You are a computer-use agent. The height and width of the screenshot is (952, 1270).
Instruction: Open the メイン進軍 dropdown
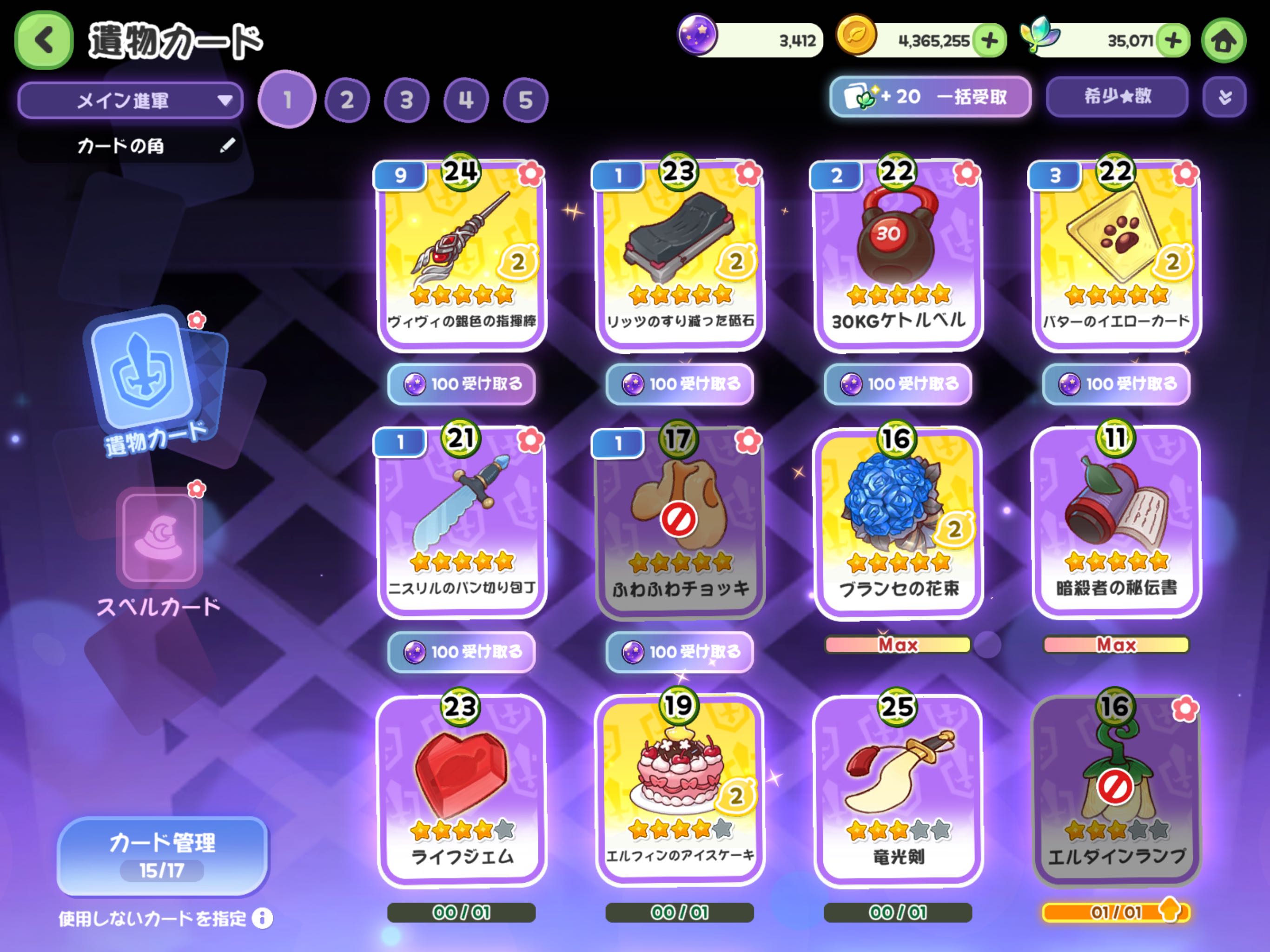(x=130, y=100)
